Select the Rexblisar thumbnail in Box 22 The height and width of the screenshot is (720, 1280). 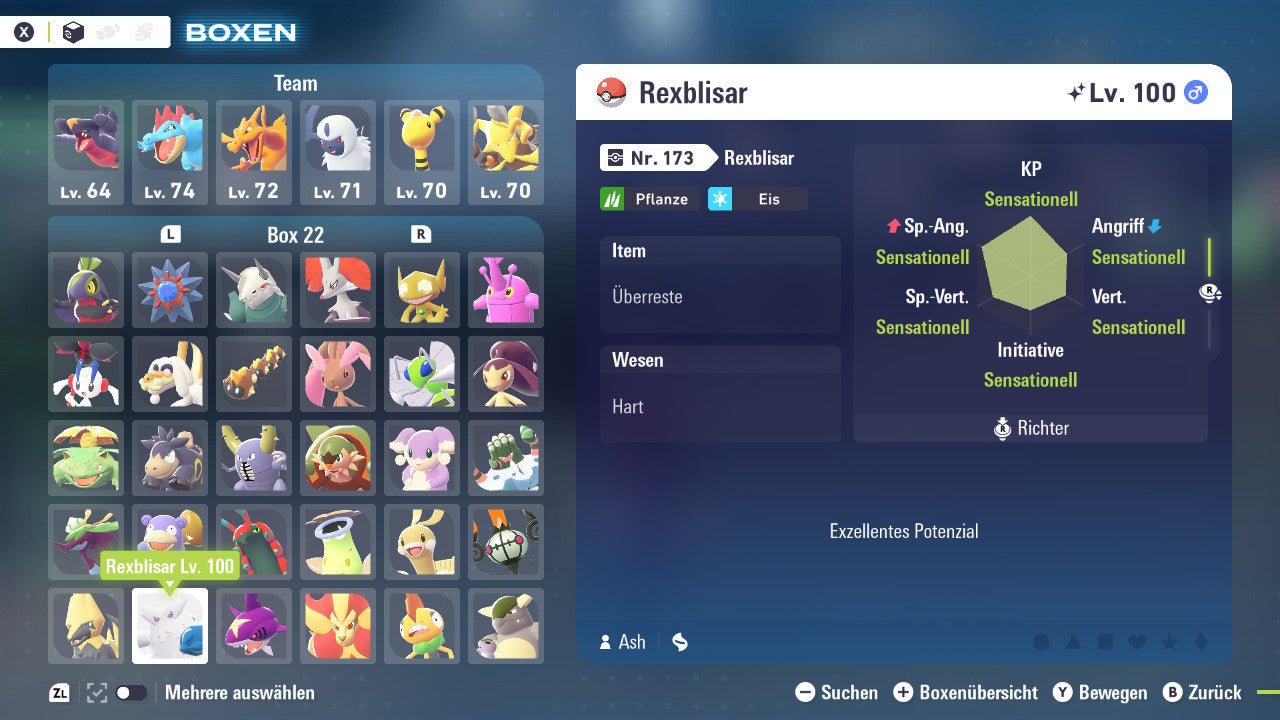[169, 625]
